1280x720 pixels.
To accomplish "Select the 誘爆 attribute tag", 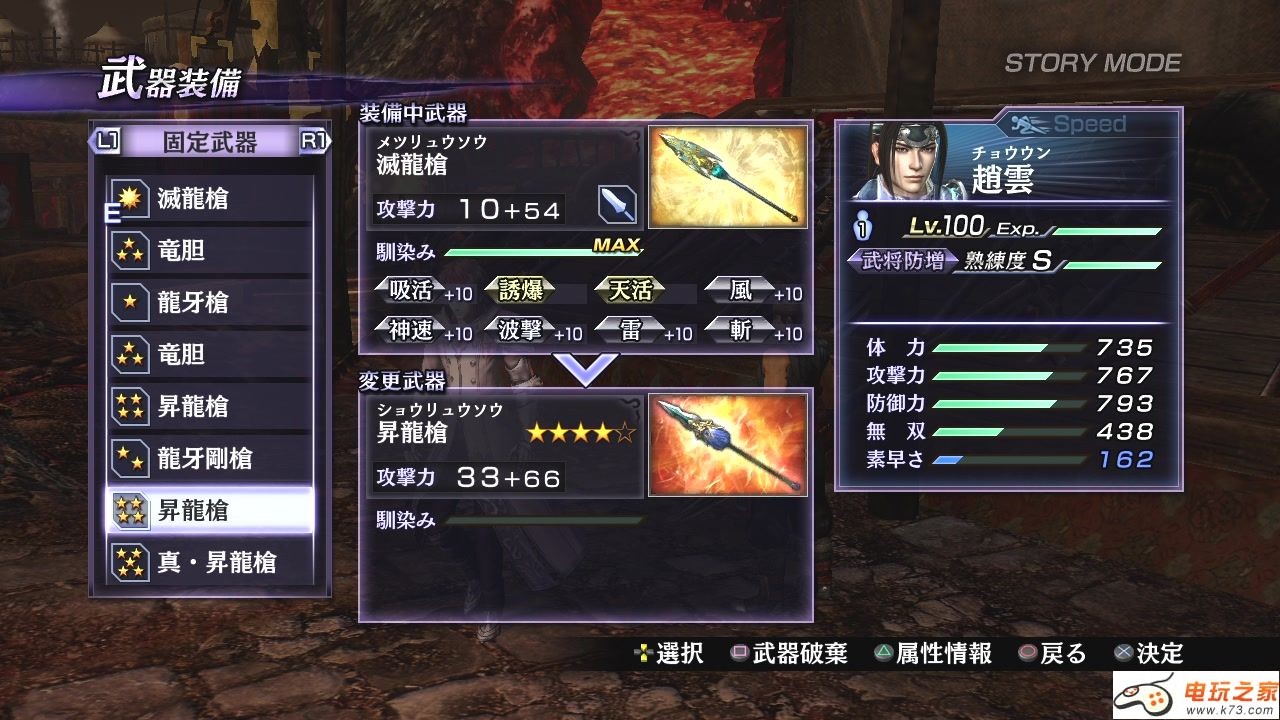I will (x=520, y=291).
